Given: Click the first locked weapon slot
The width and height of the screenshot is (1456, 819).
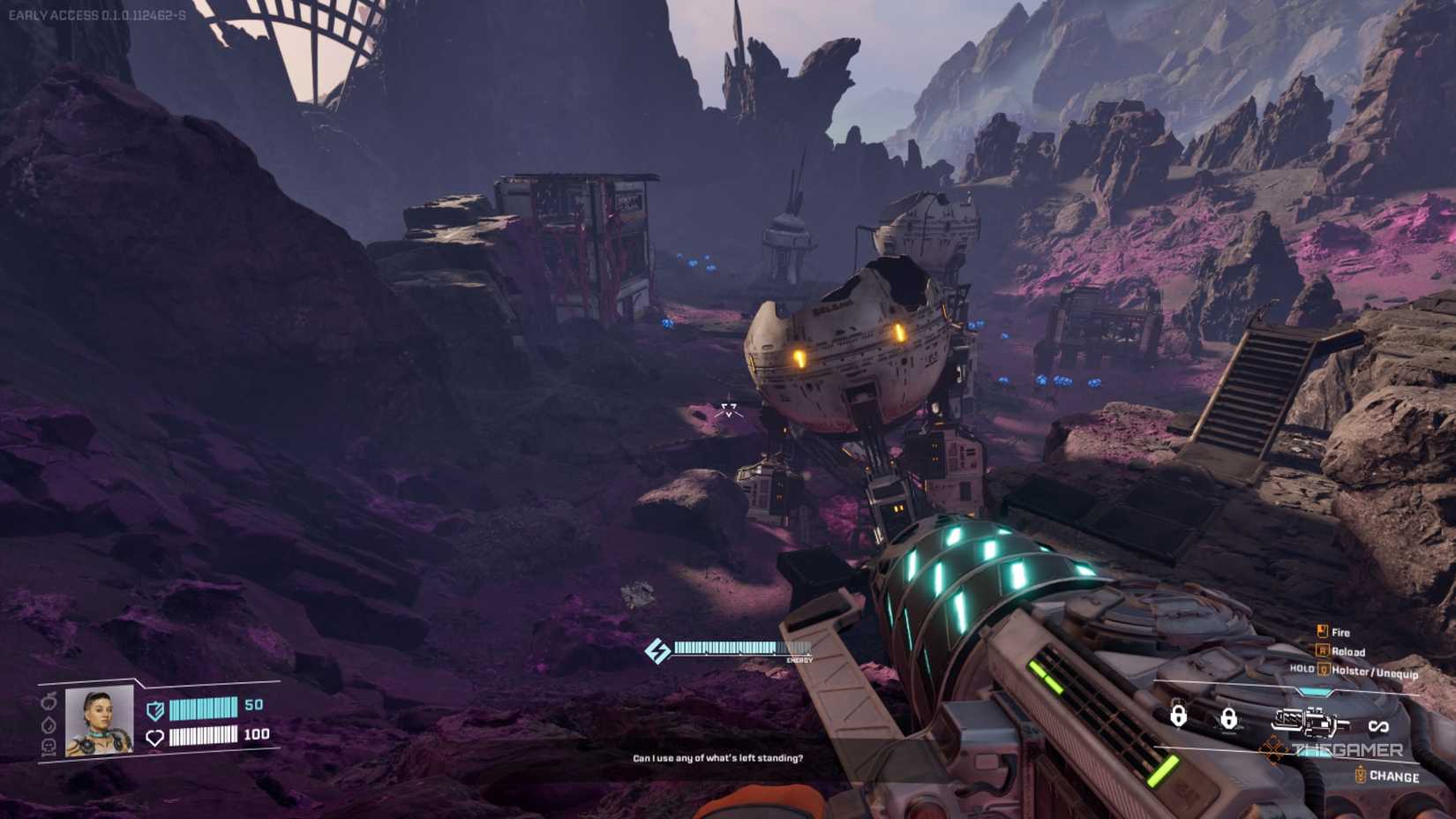Looking at the screenshot, I should coord(1179,717).
